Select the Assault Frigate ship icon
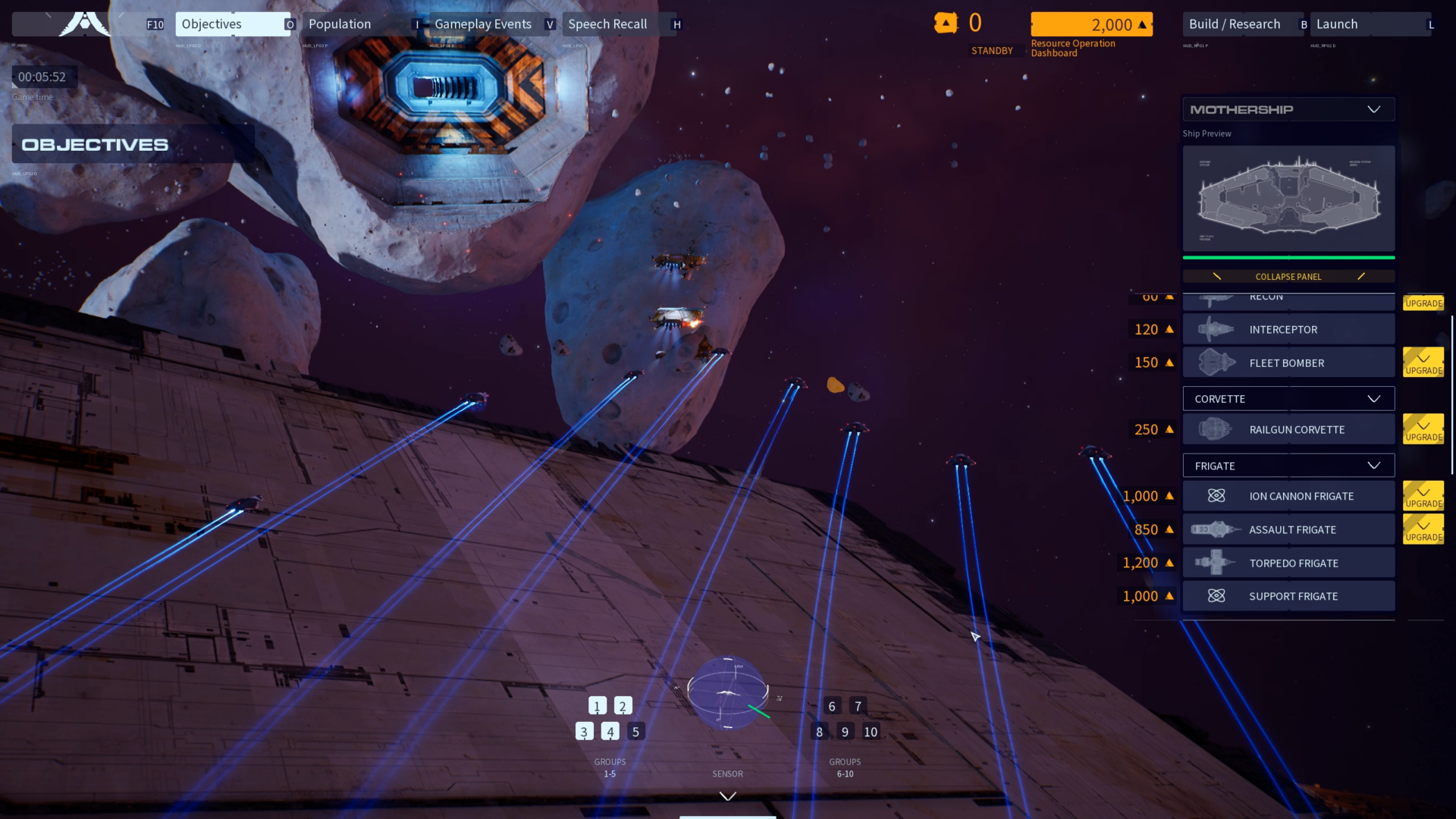The width and height of the screenshot is (1456, 819). pyautogui.click(x=1217, y=529)
